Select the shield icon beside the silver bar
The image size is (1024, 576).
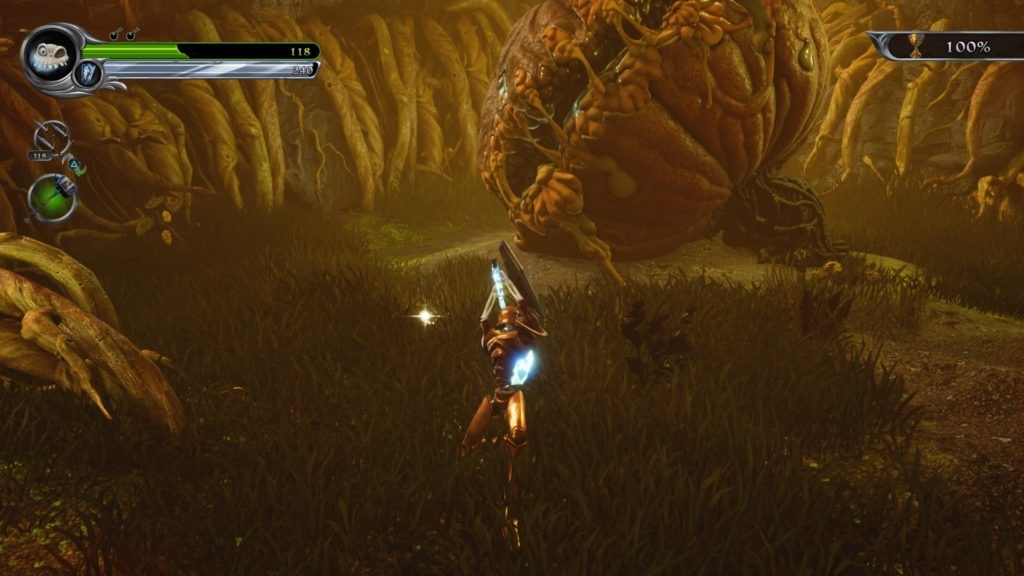pyautogui.click(x=88, y=70)
